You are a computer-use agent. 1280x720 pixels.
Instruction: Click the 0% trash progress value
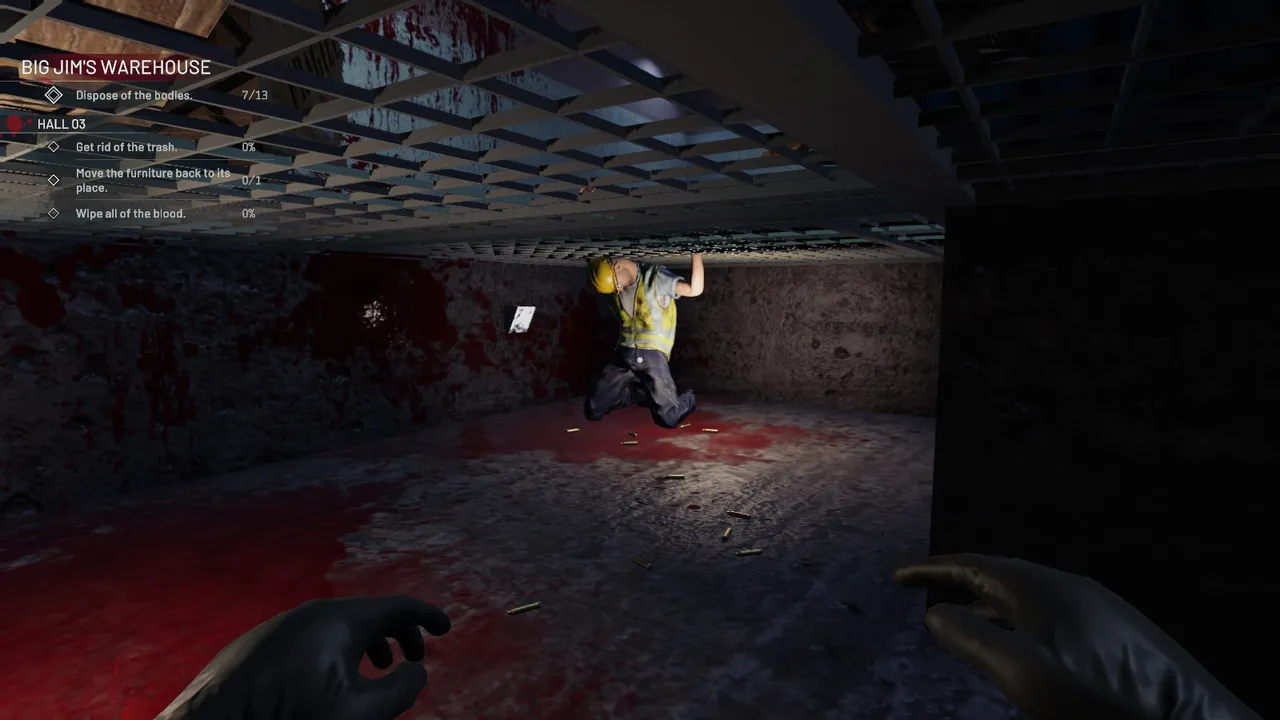pos(247,146)
